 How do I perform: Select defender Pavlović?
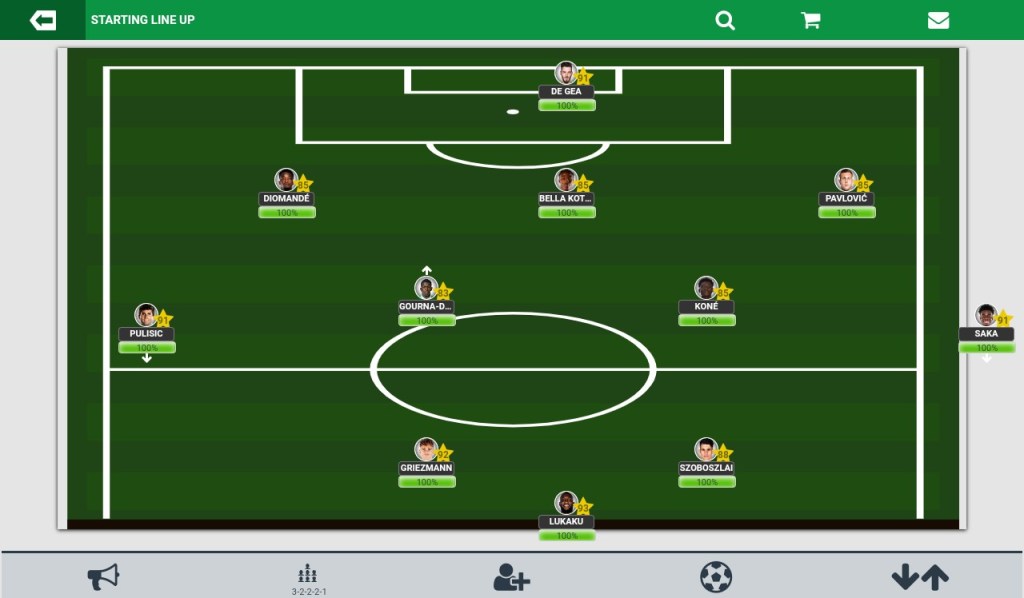(x=847, y=181)
